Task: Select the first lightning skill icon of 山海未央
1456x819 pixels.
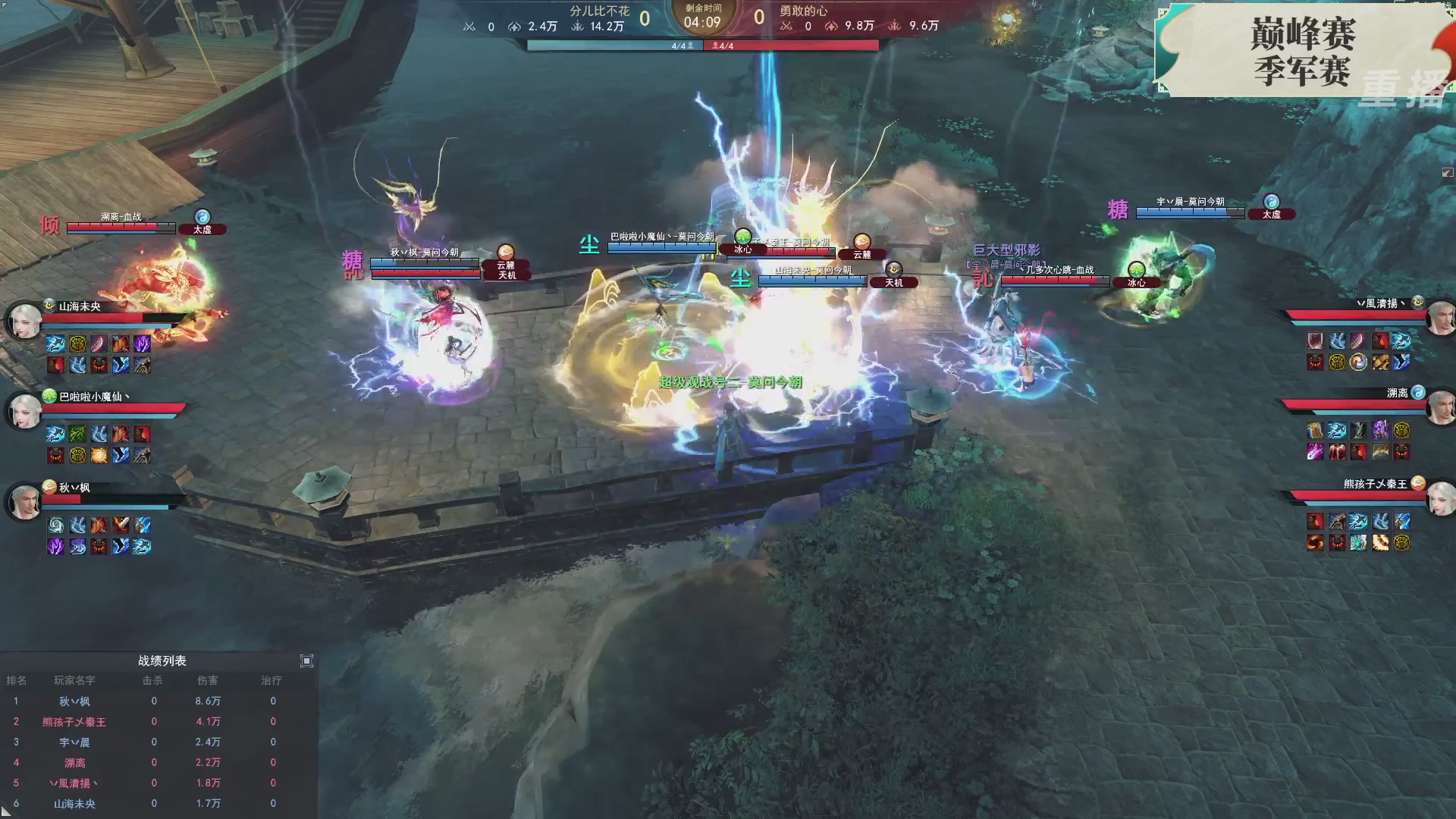Action: pos(55,345)
